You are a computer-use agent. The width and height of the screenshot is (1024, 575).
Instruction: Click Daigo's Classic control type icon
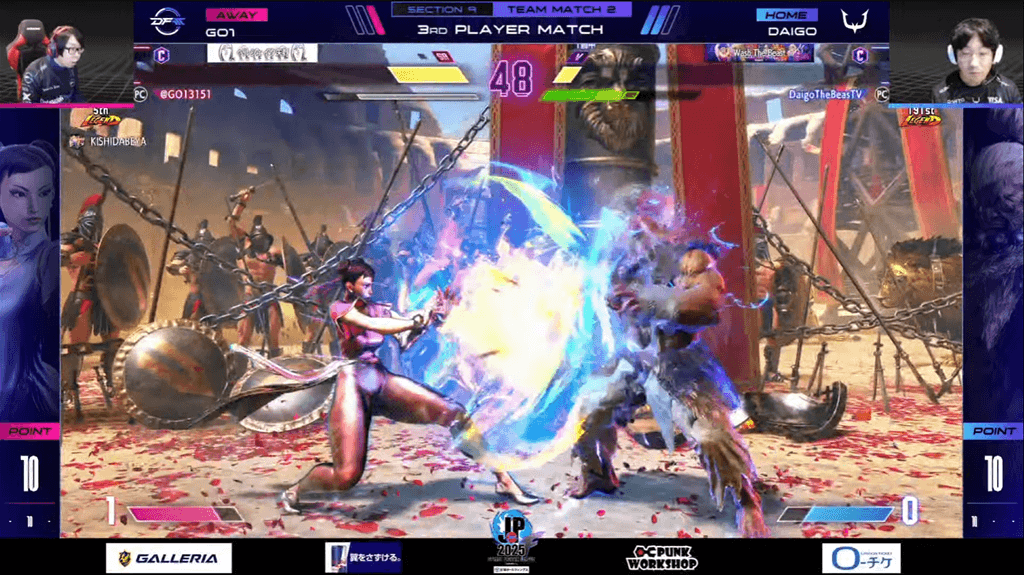pyautogui.click(x=860, y=55)
